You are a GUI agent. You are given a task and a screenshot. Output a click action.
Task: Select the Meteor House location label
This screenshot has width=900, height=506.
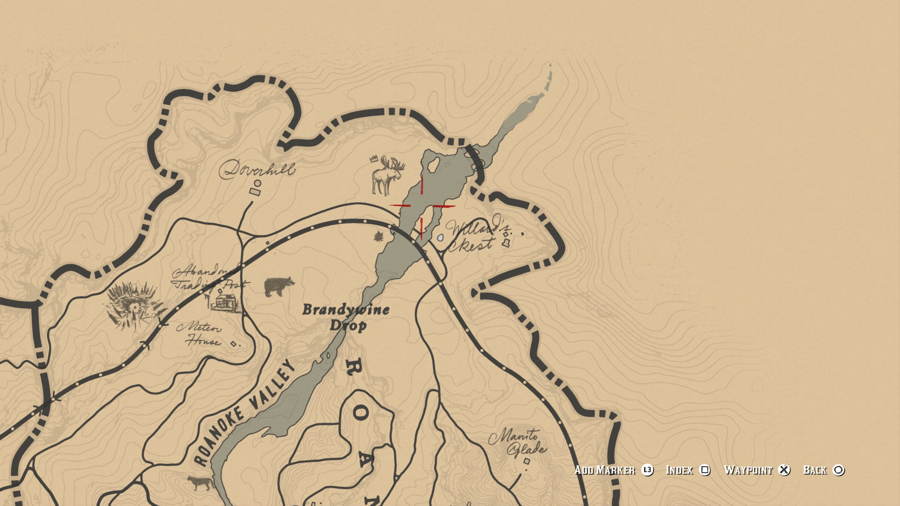(x=200, y=332)
